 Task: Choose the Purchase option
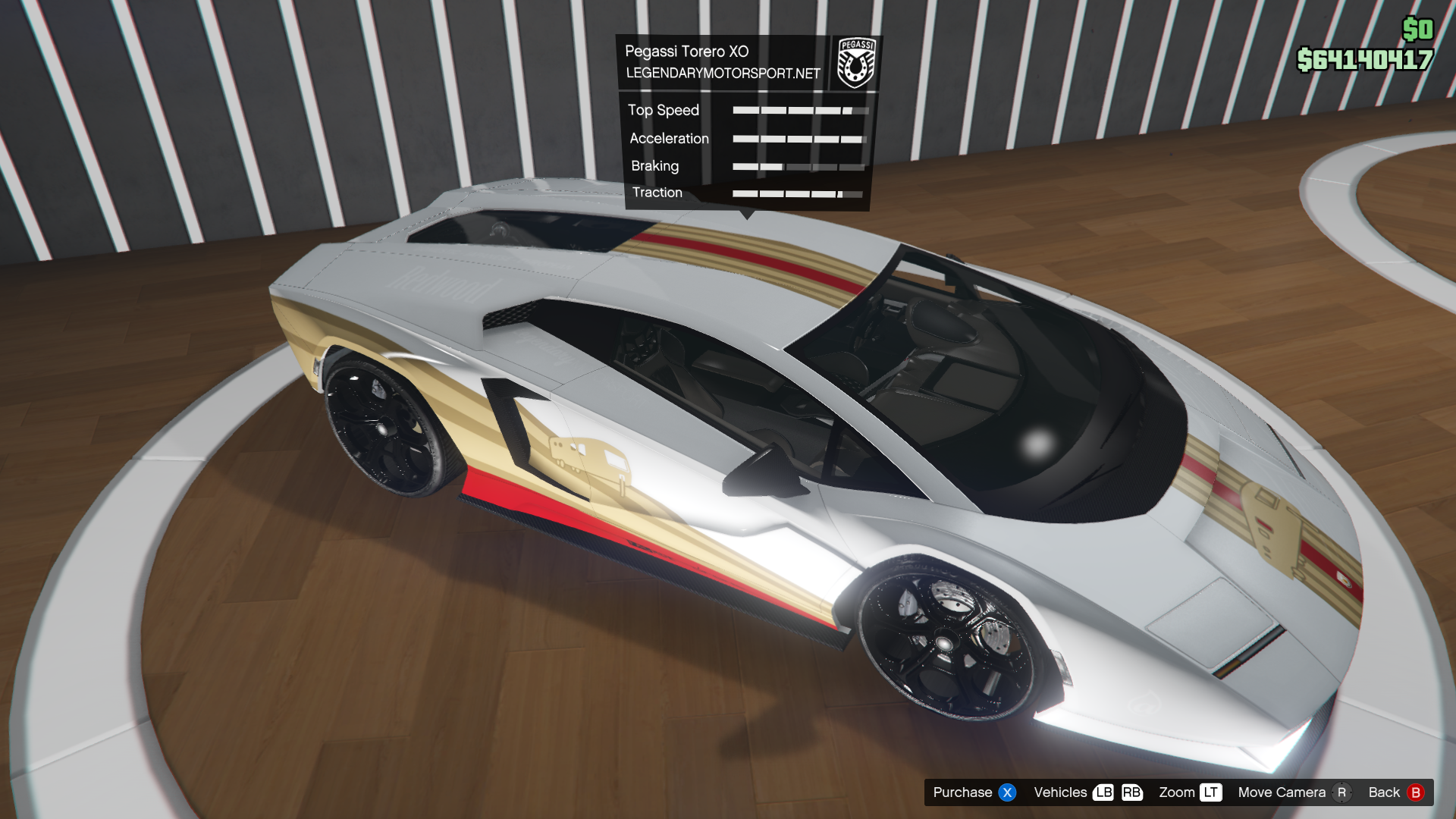point(974,792)
